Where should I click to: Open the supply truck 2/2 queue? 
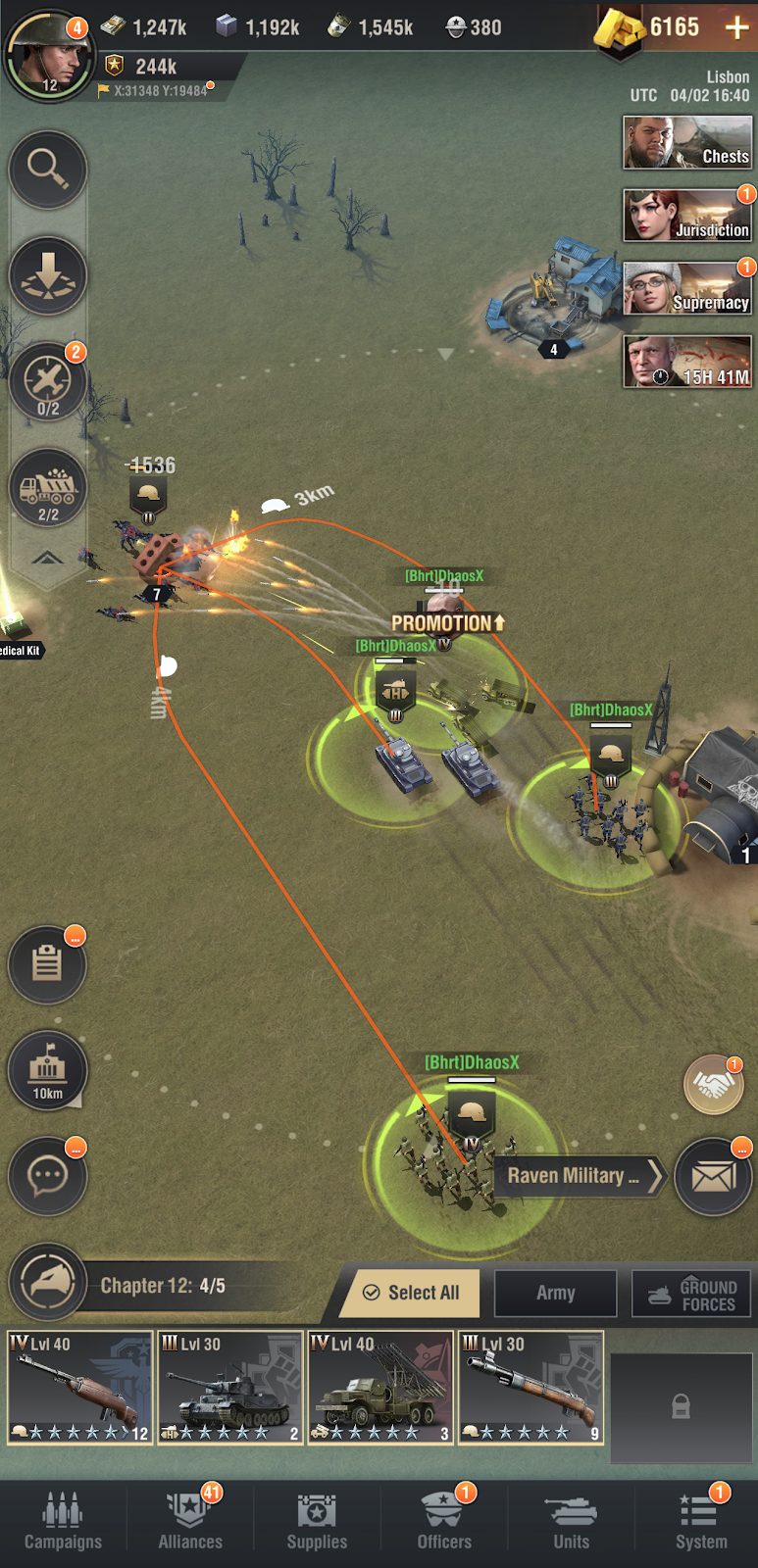[48, 487]
